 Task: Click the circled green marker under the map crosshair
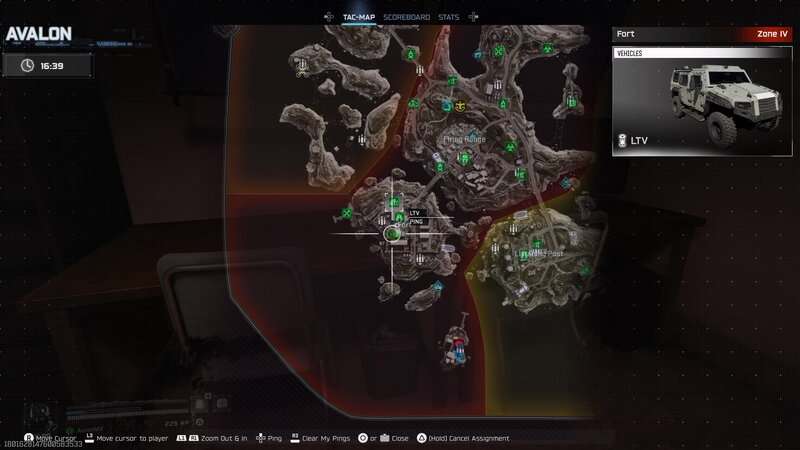391,234
